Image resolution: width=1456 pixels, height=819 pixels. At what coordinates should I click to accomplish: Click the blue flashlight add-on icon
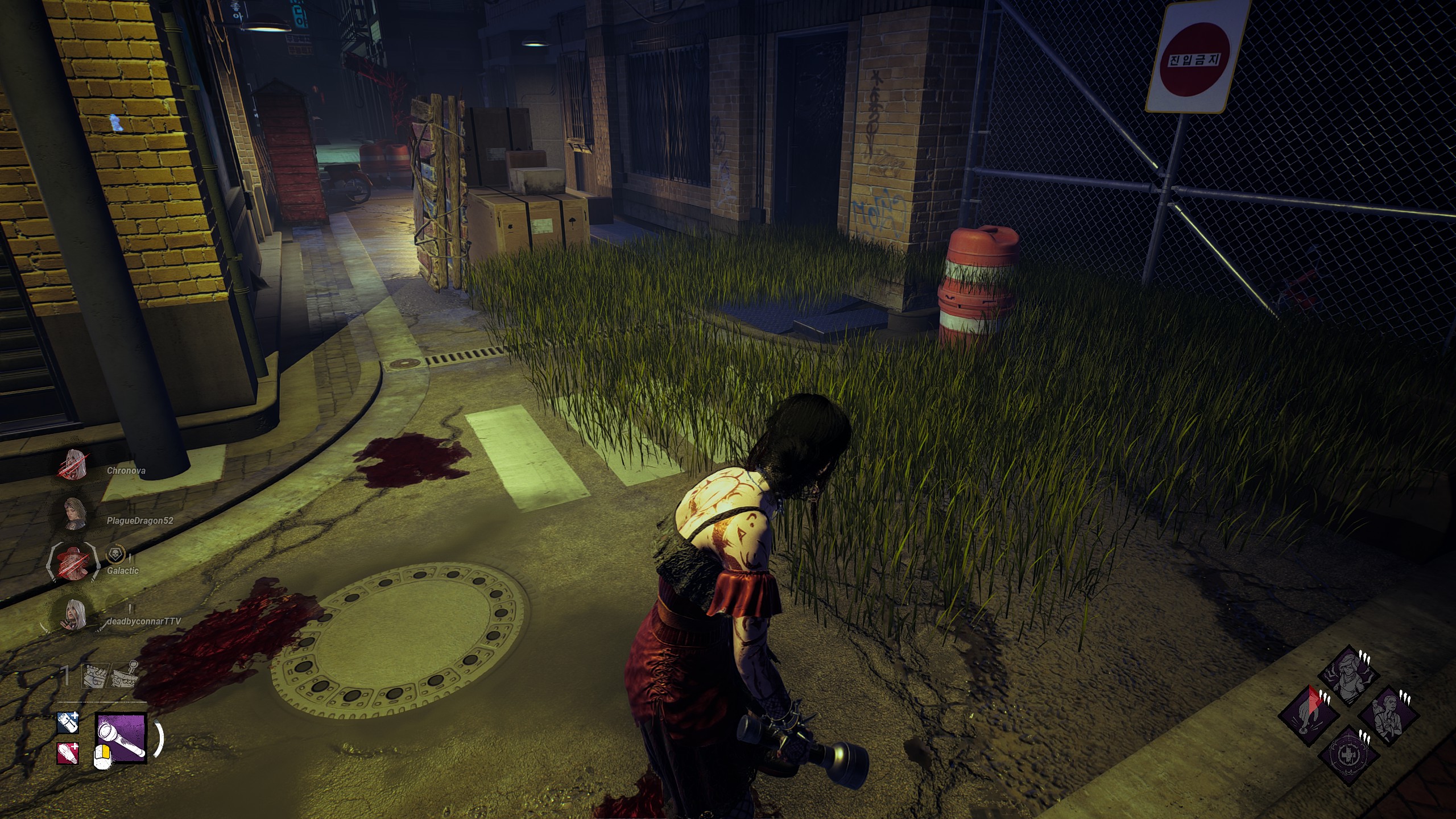(68, 723)
